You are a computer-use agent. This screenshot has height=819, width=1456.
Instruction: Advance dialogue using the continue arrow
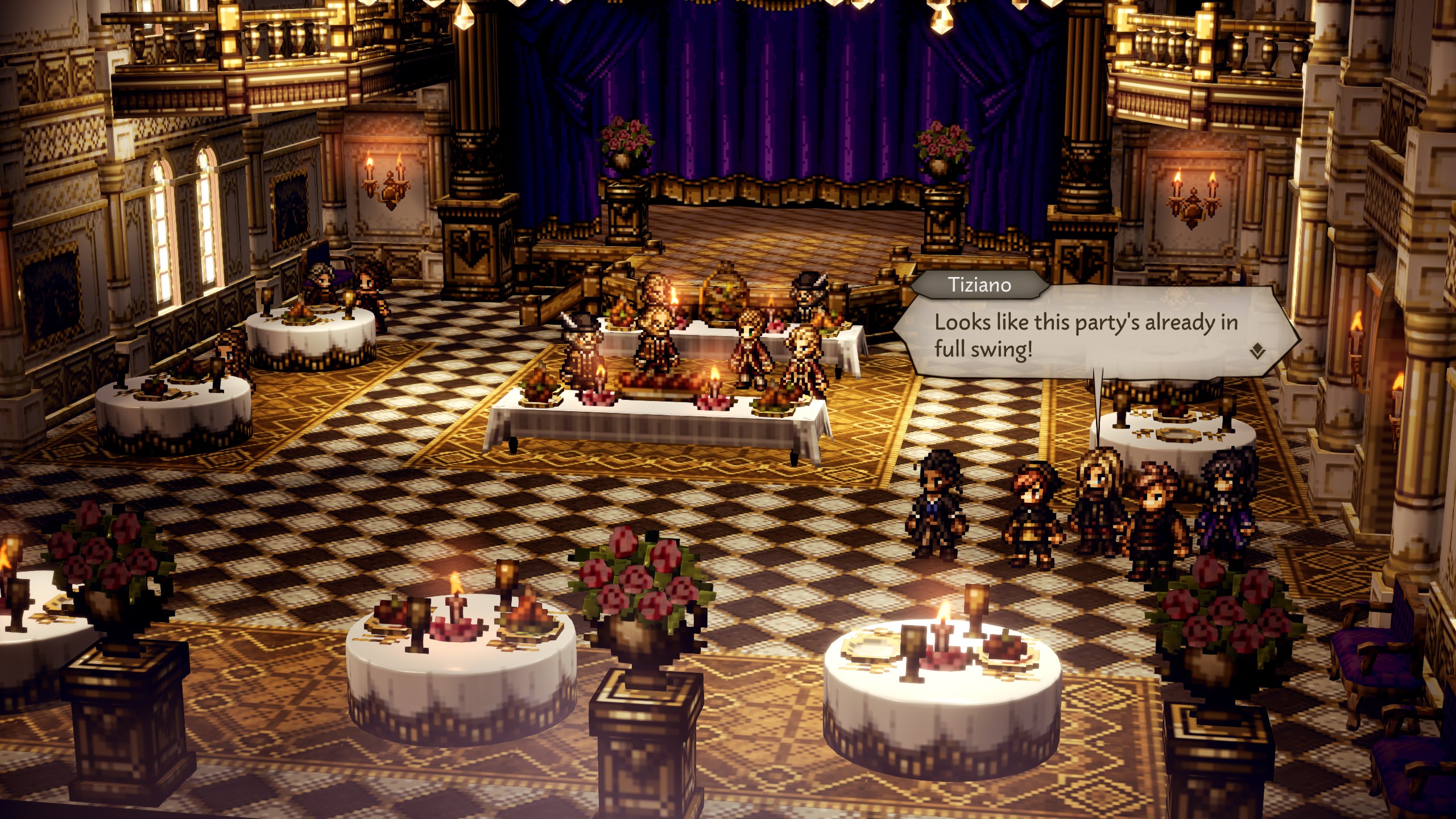tap(1257, 352)
